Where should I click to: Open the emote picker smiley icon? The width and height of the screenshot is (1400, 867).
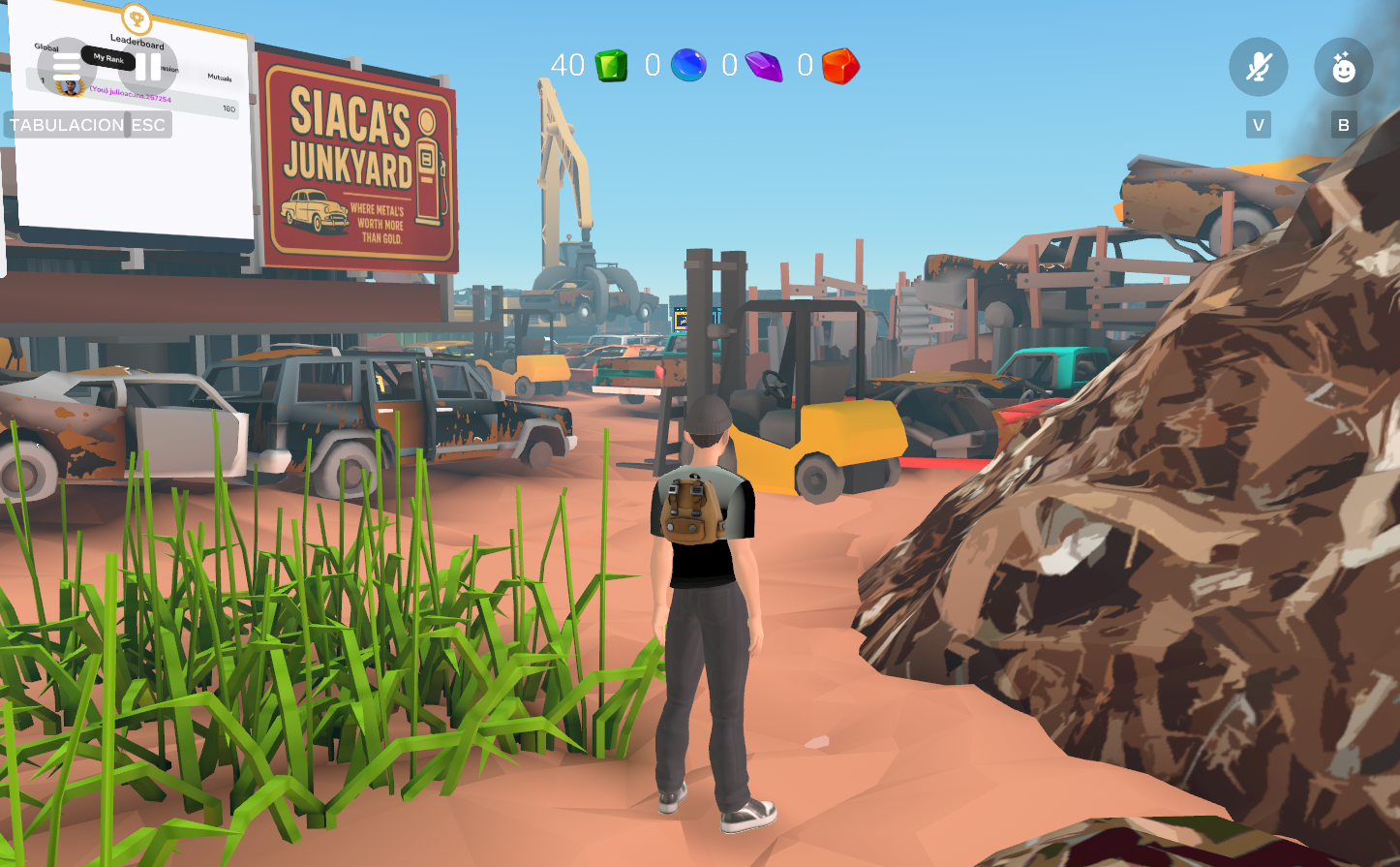(1344, 67)
